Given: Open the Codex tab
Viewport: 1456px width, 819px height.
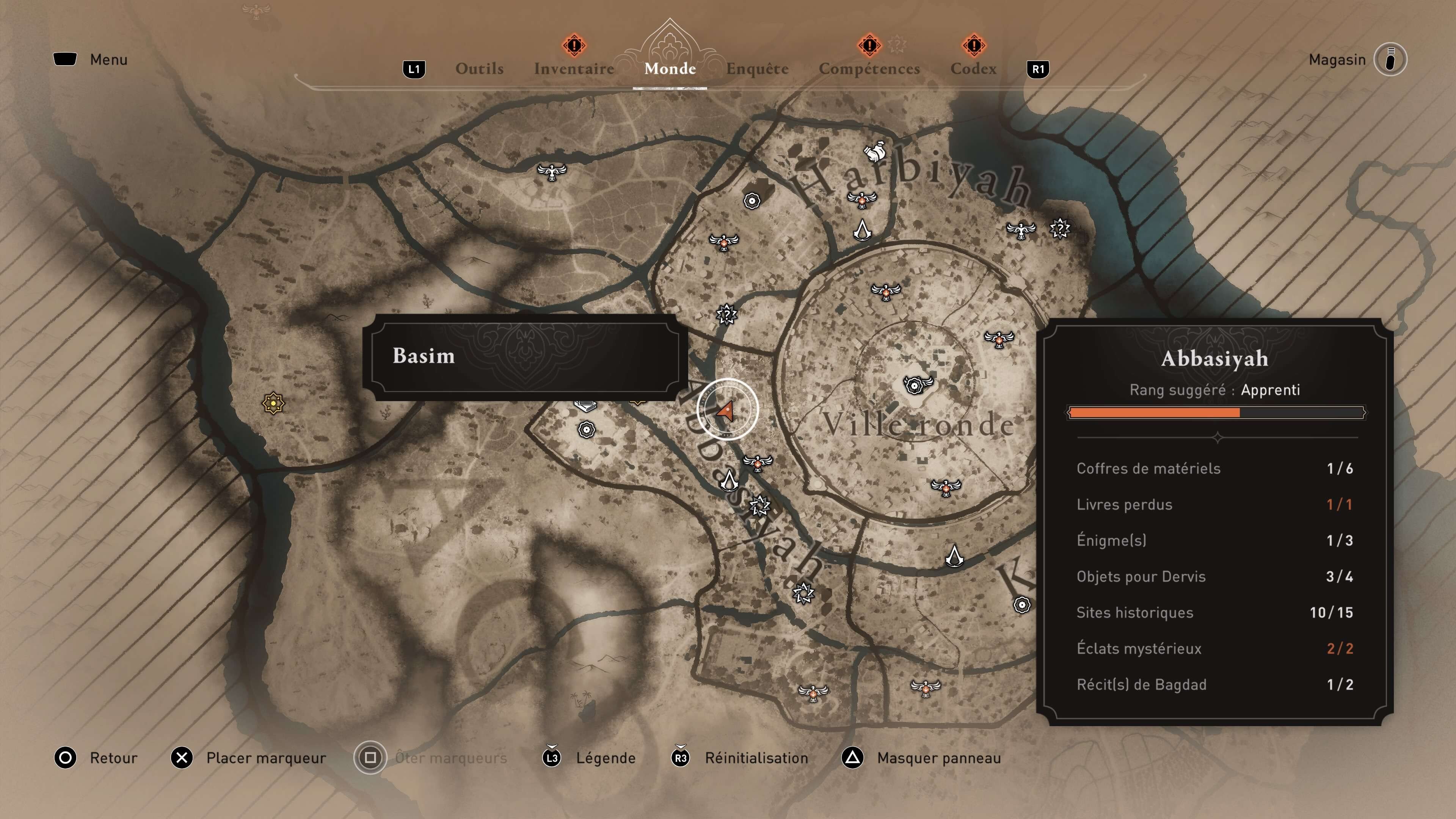Looking at the screenshot, I should (973, 69).
